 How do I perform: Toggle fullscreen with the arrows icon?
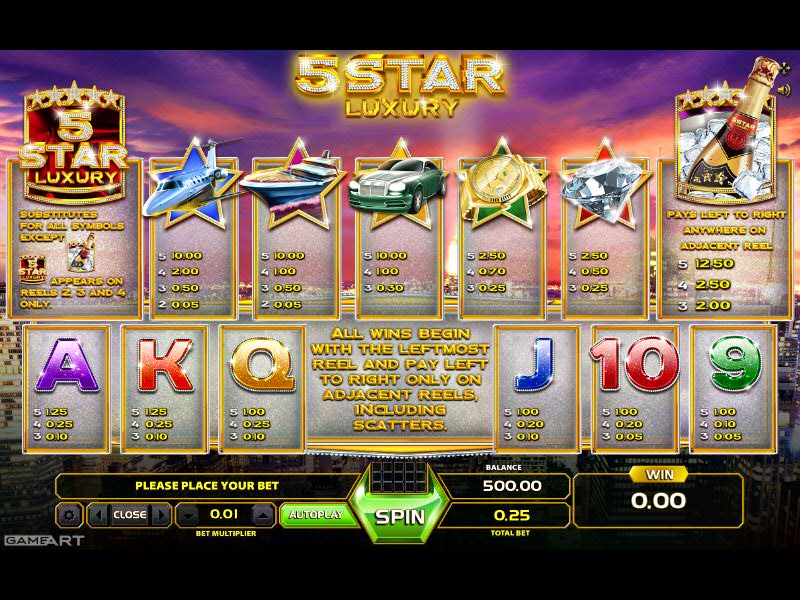783,68
